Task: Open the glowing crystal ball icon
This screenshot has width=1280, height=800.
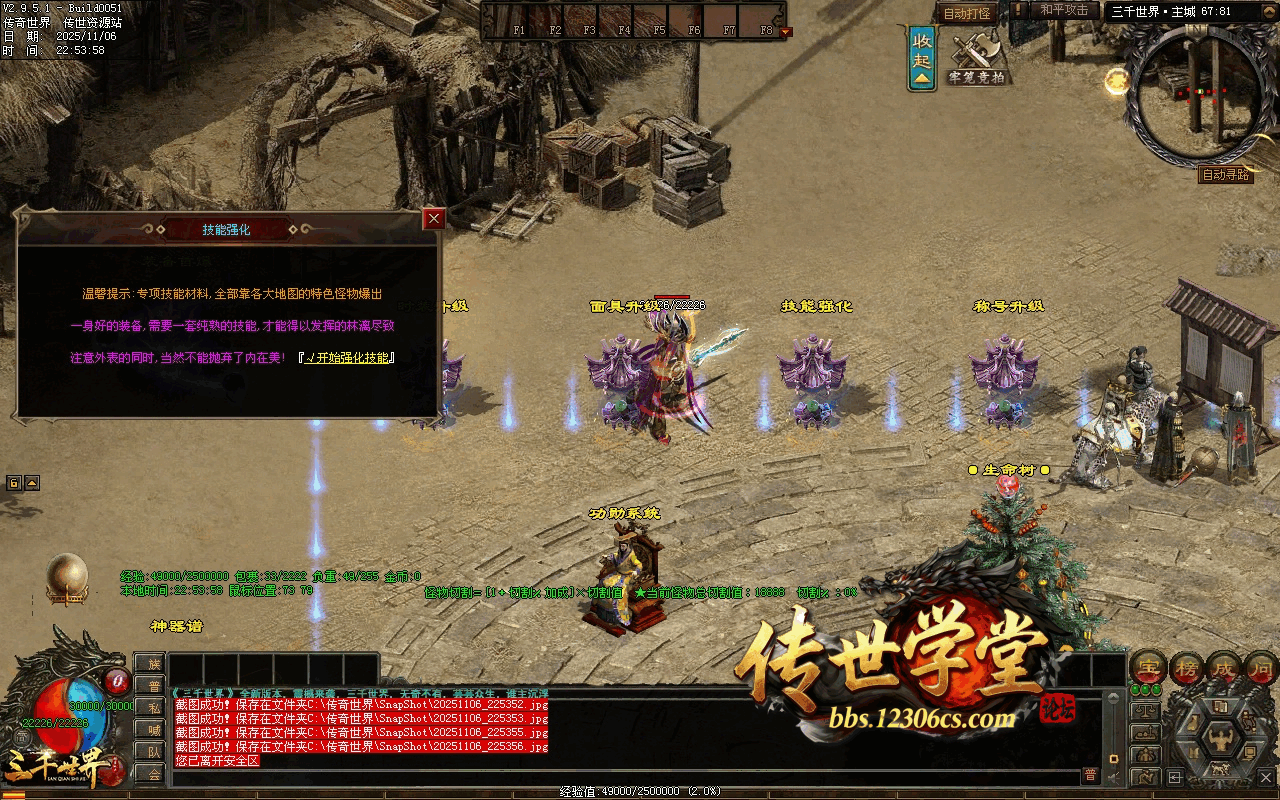Action: [x=68, y=577]
